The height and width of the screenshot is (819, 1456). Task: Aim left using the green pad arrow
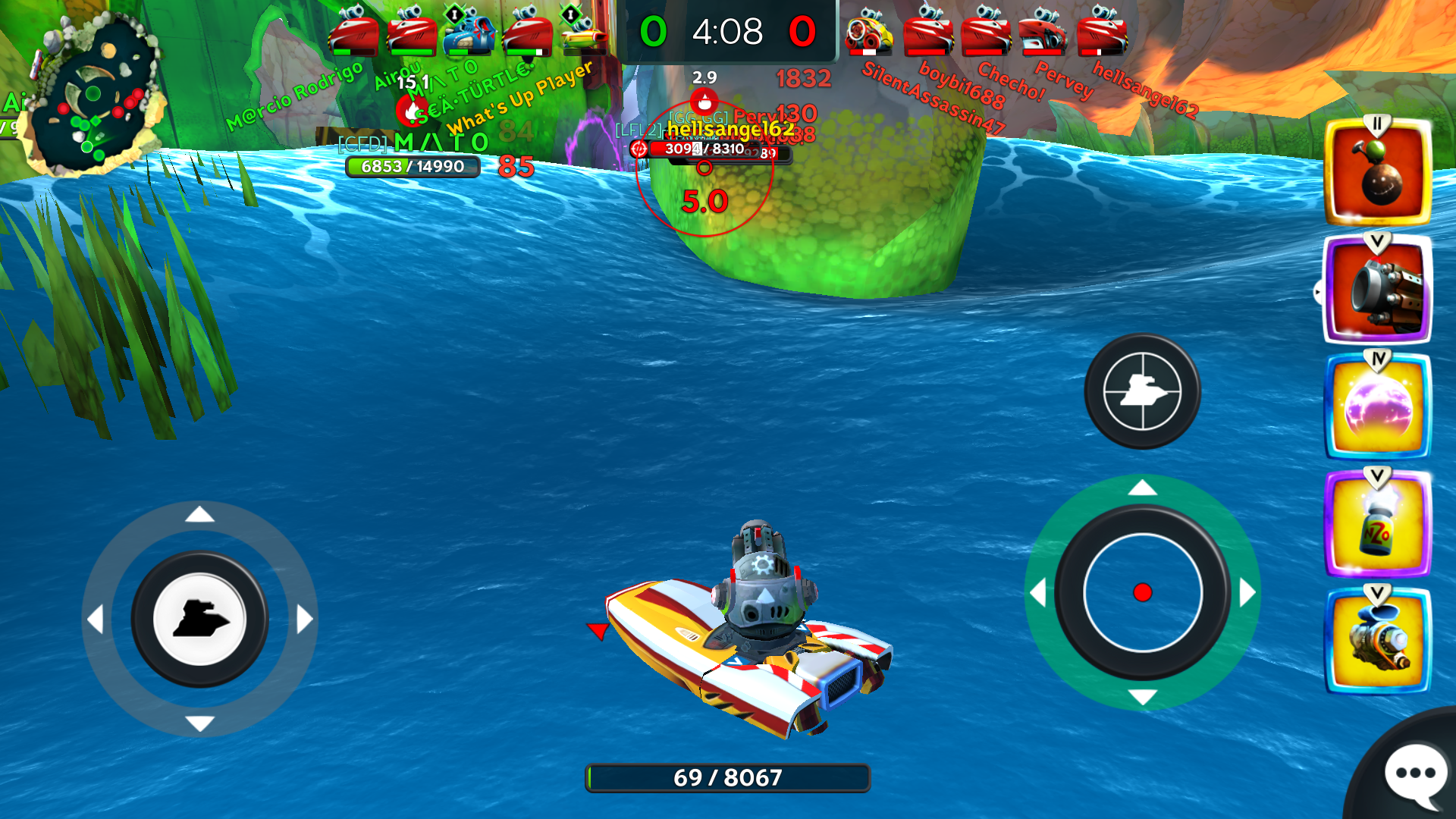point(1037,592)
